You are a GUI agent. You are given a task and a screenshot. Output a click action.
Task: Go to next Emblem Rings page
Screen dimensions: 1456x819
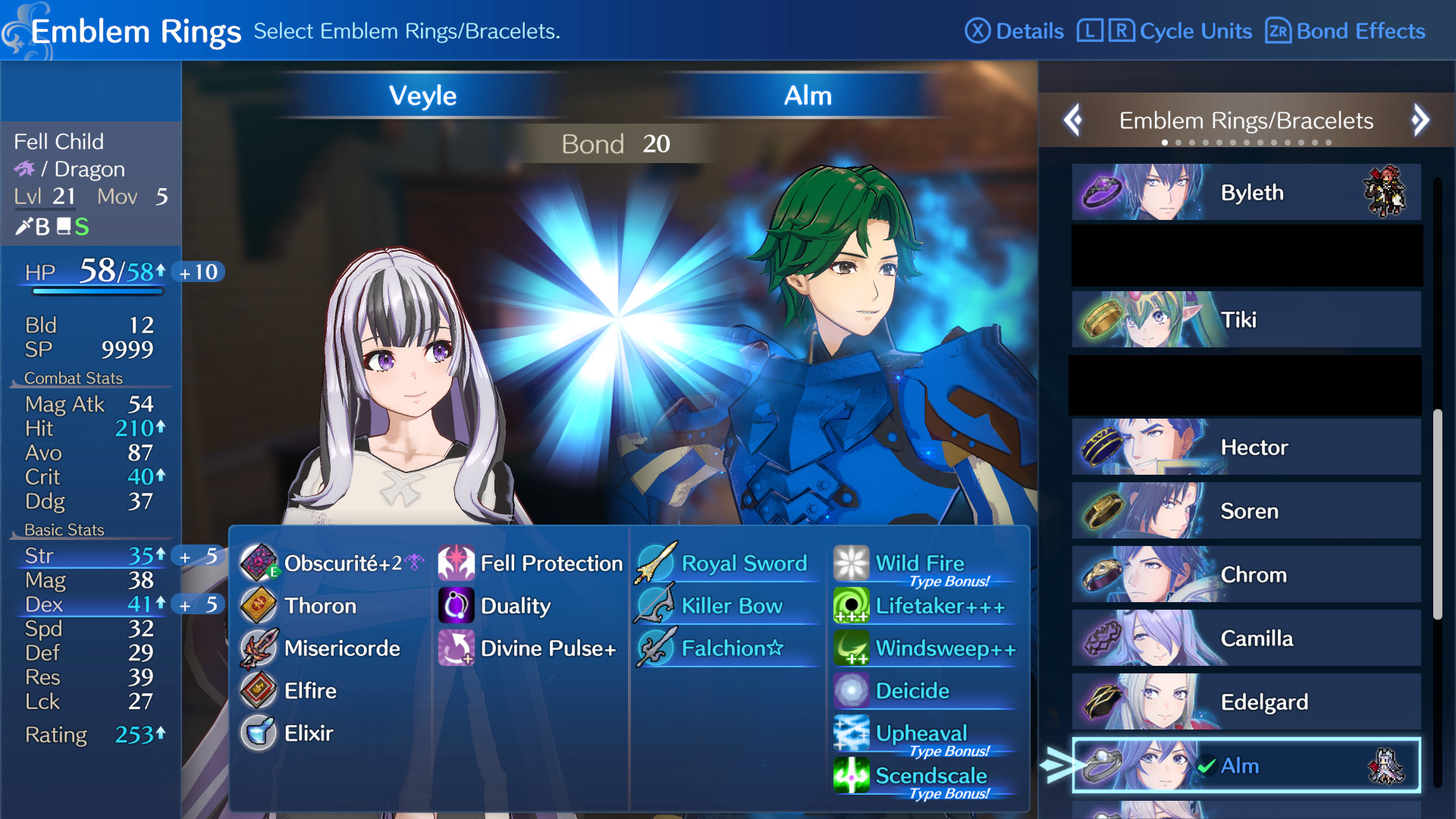click(x=1420, y=120)
